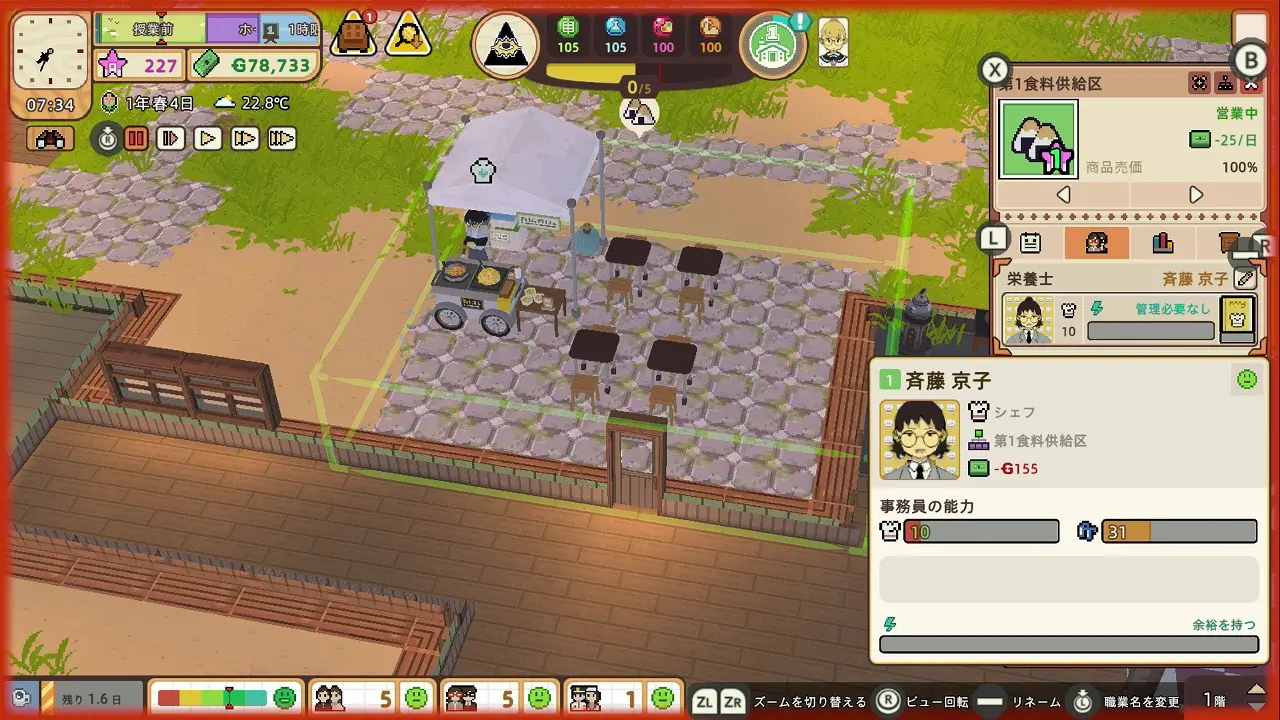Select the blond character portrait at top

coord(833,42)
